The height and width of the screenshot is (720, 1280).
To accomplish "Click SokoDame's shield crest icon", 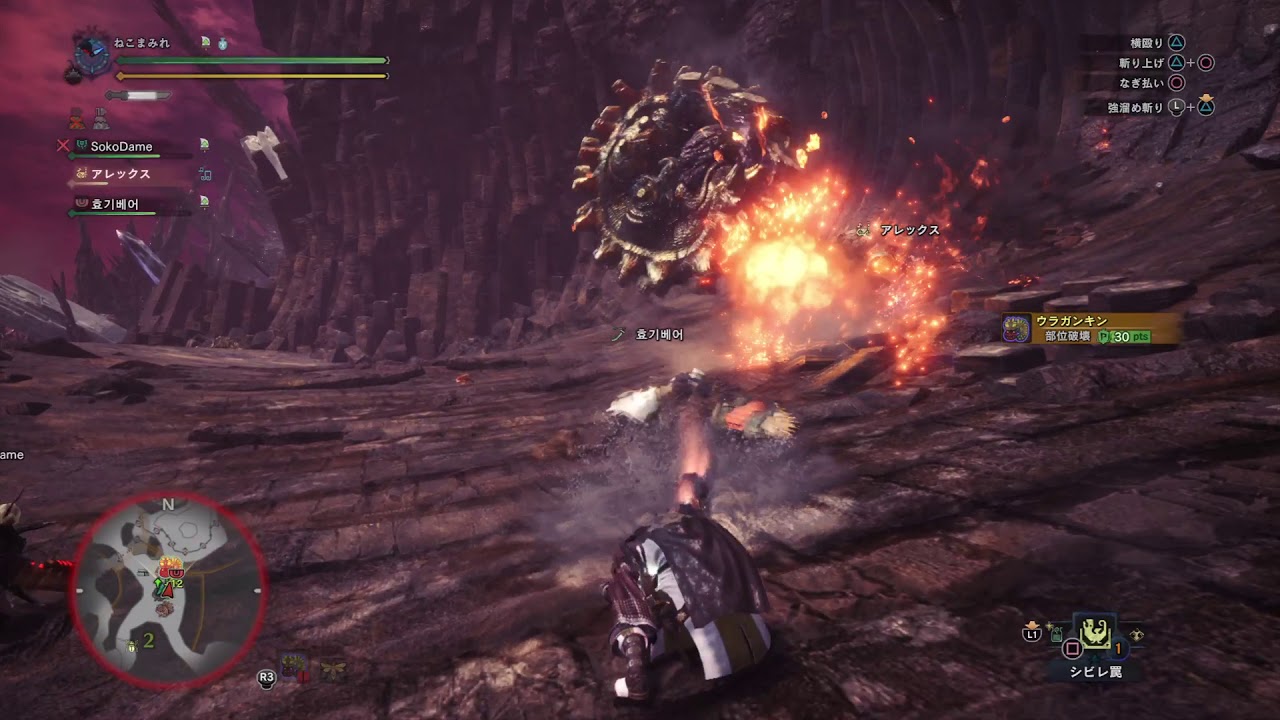I will point(81,145).
